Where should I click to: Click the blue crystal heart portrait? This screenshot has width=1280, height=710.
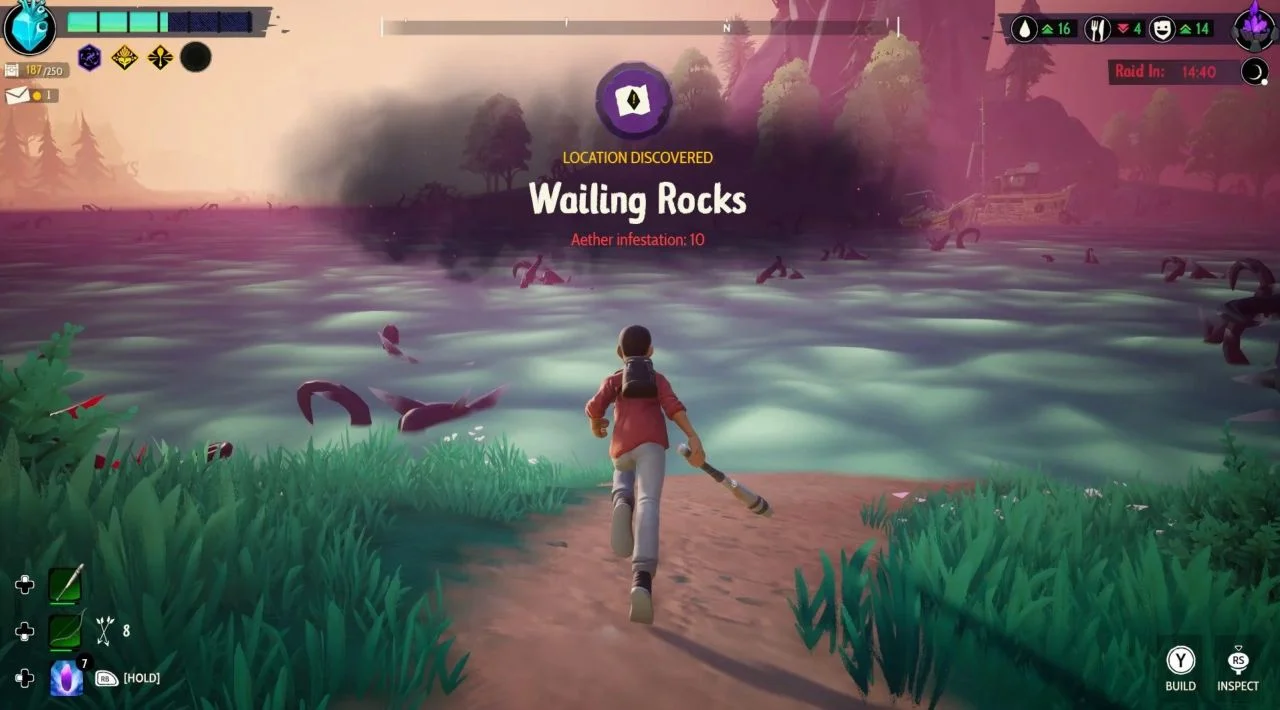(x=29, y=28)
